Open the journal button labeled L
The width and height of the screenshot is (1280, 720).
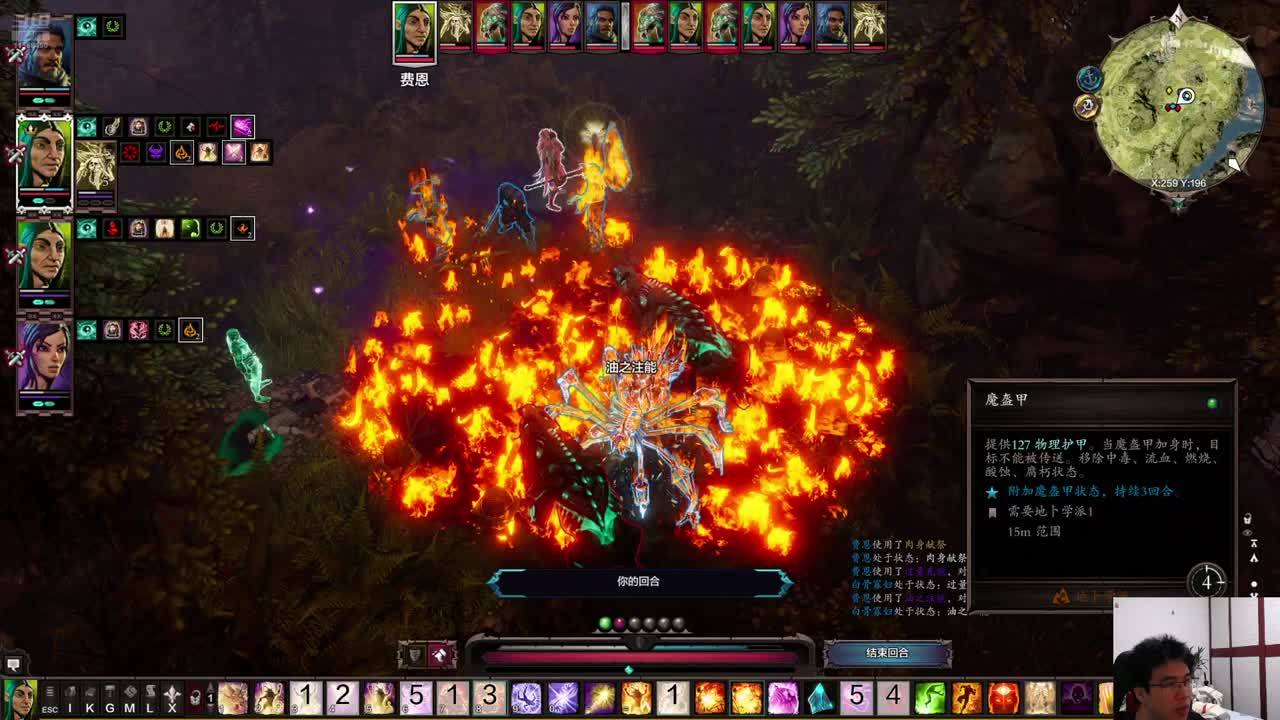pos(150,696)
